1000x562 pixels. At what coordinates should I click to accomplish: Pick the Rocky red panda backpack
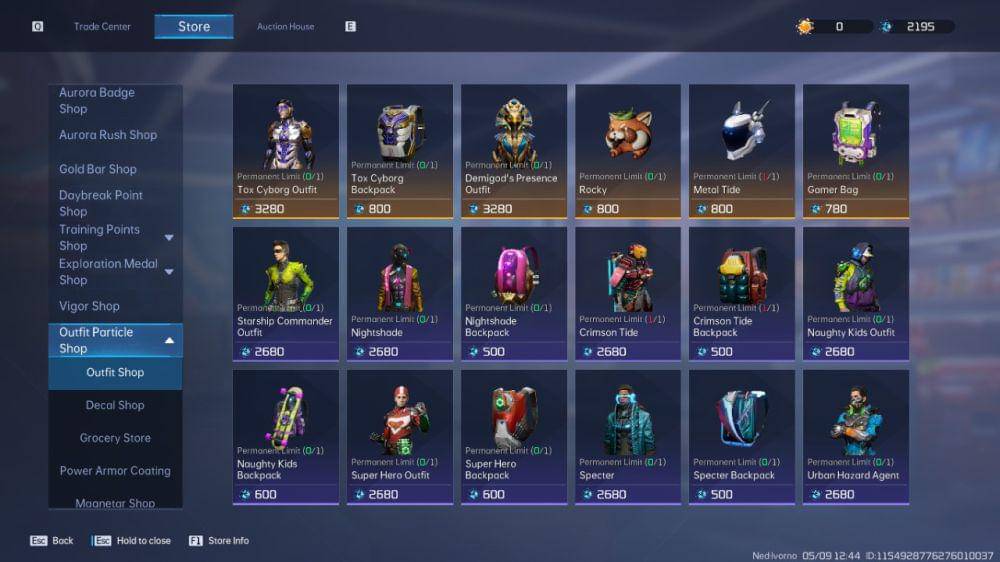coord(628,150)
